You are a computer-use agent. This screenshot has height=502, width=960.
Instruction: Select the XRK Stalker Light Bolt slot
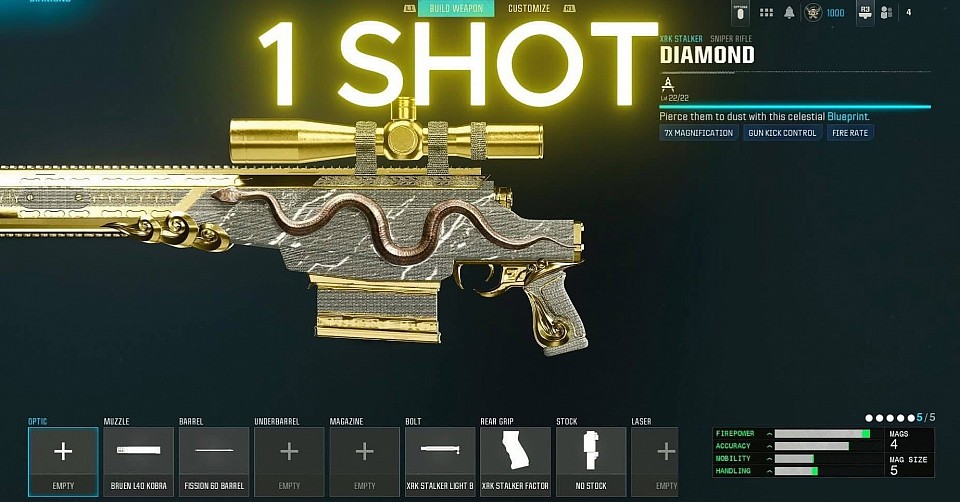(x=440, y=460)
